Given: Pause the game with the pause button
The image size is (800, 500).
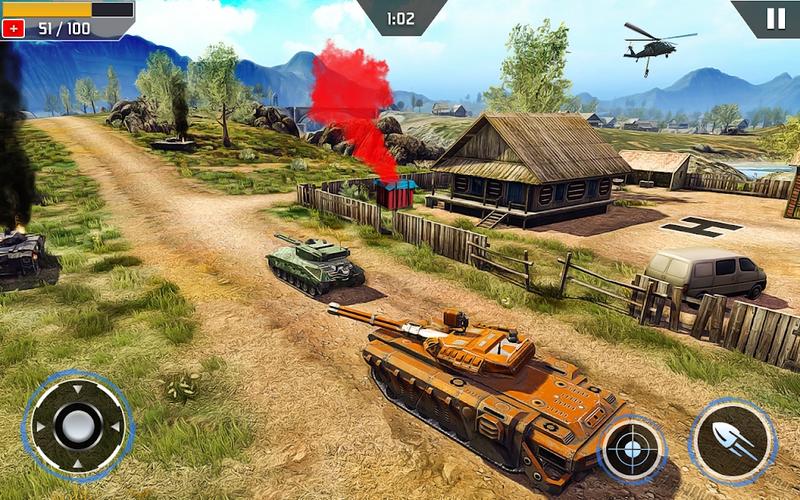Looking at the screenshot, I should (775, 18).
